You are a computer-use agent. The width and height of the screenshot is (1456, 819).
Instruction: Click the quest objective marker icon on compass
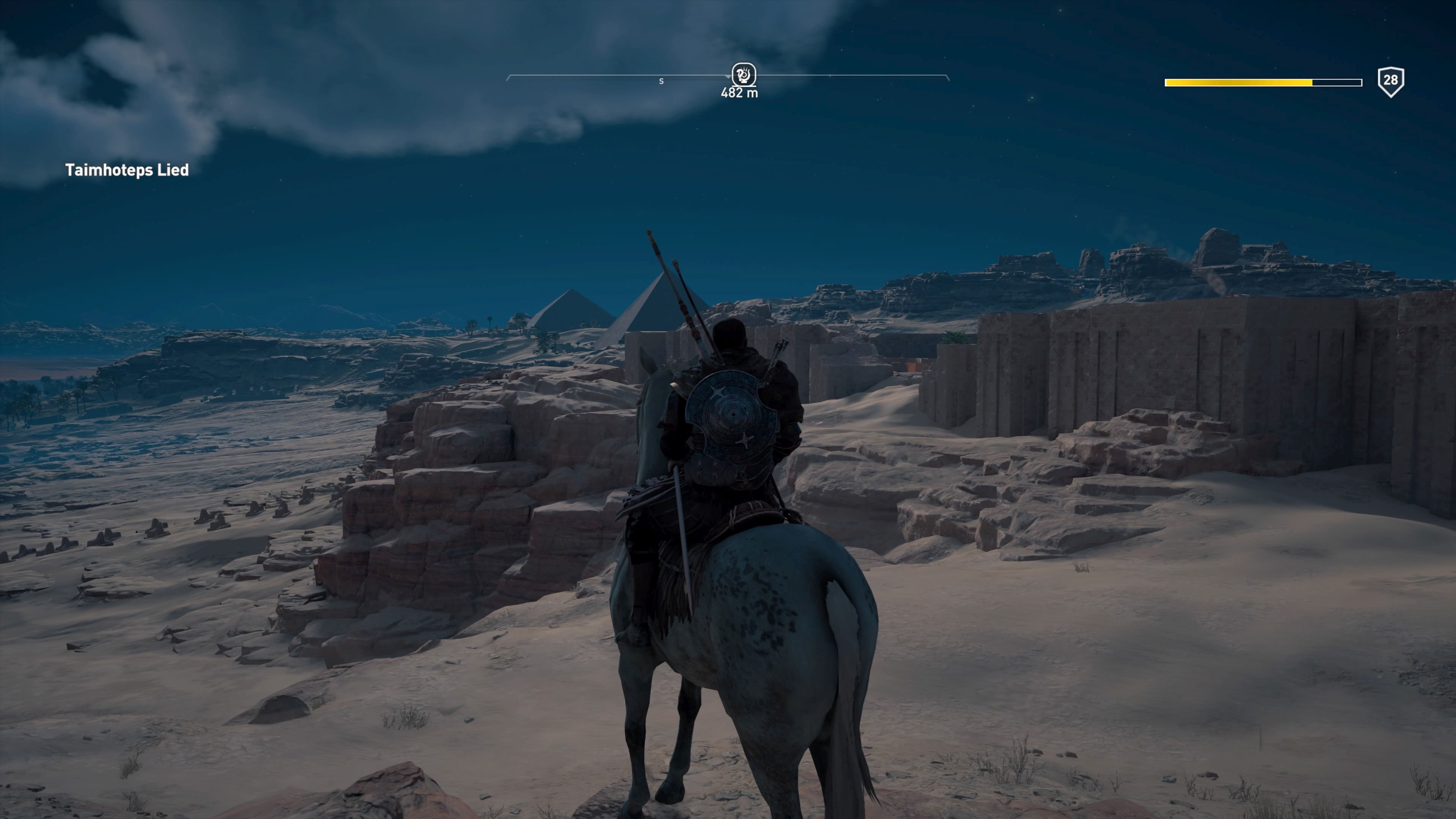coord(744,74)
